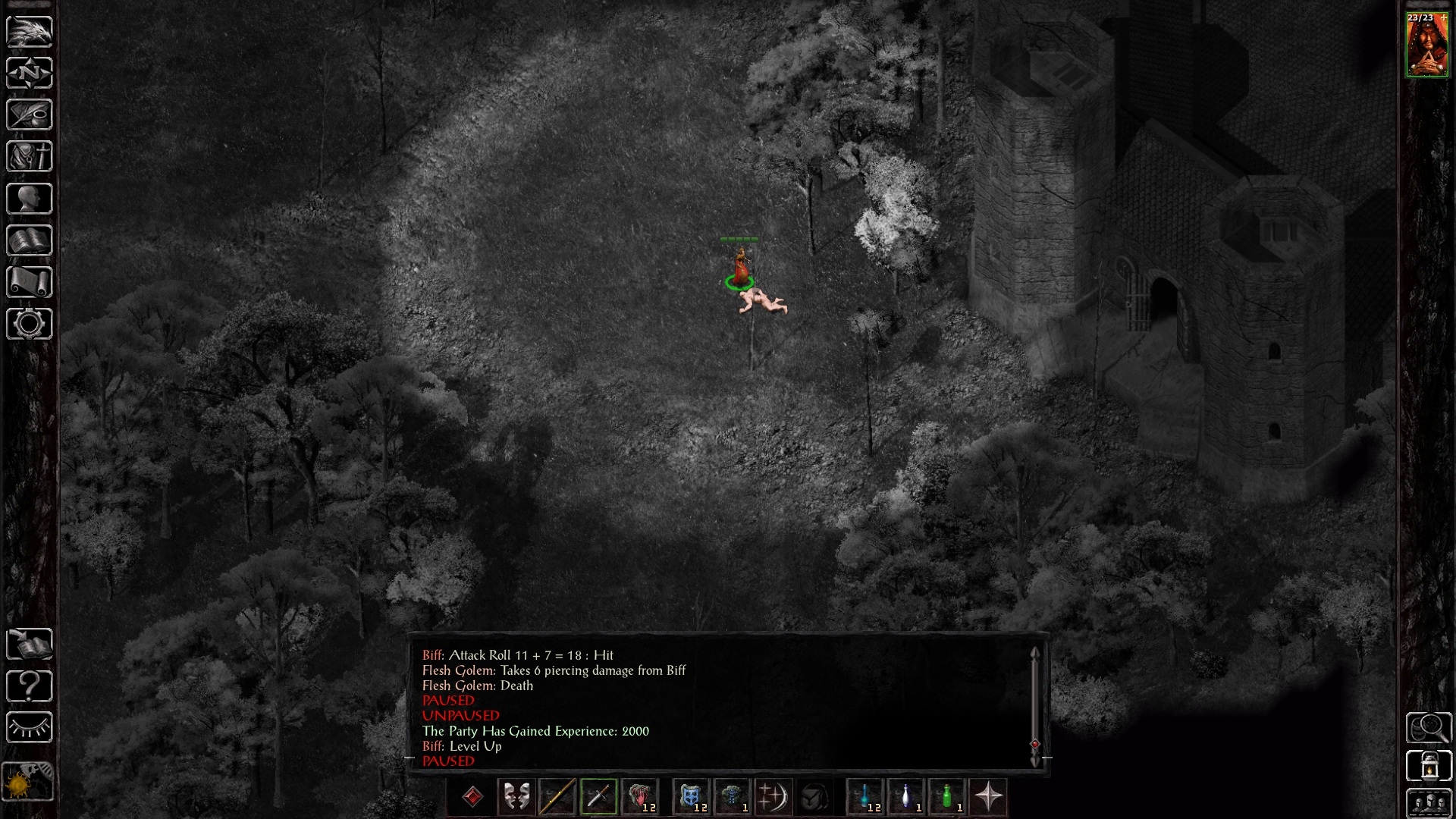Toggle the lantern button on the right
1456x819 pixels.
tap(1429, 766)
